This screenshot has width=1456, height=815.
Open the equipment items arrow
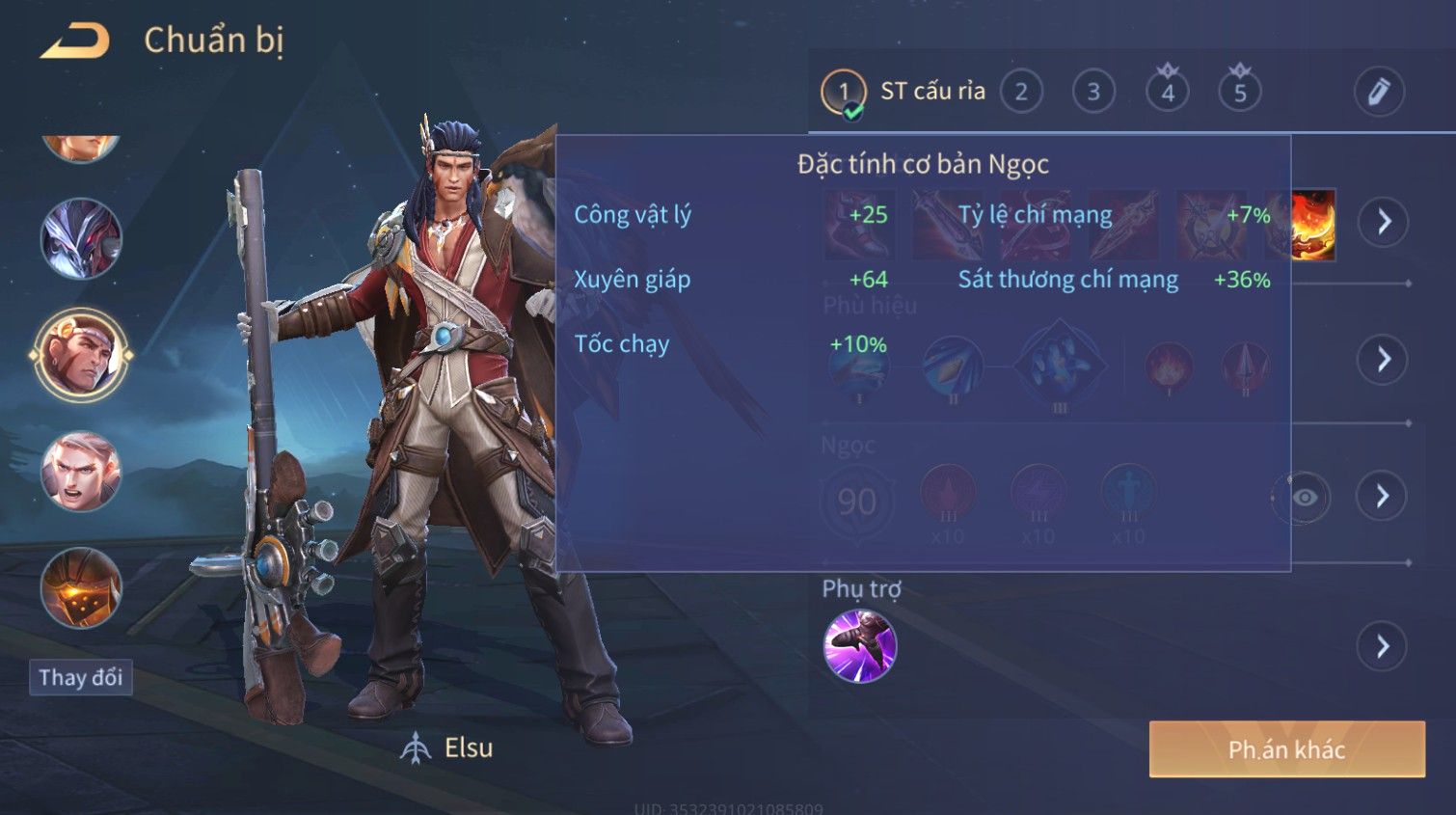pos(1384,222)
